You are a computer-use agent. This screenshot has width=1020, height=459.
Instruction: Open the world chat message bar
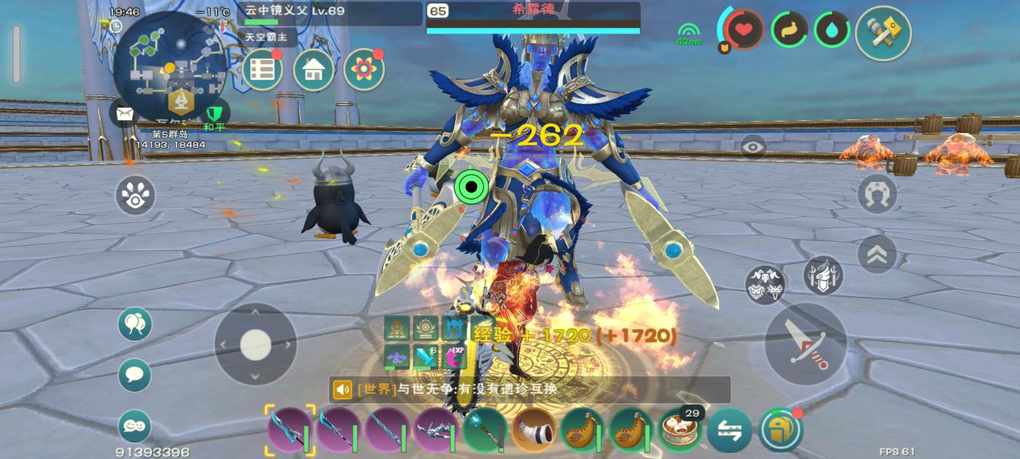530,389
